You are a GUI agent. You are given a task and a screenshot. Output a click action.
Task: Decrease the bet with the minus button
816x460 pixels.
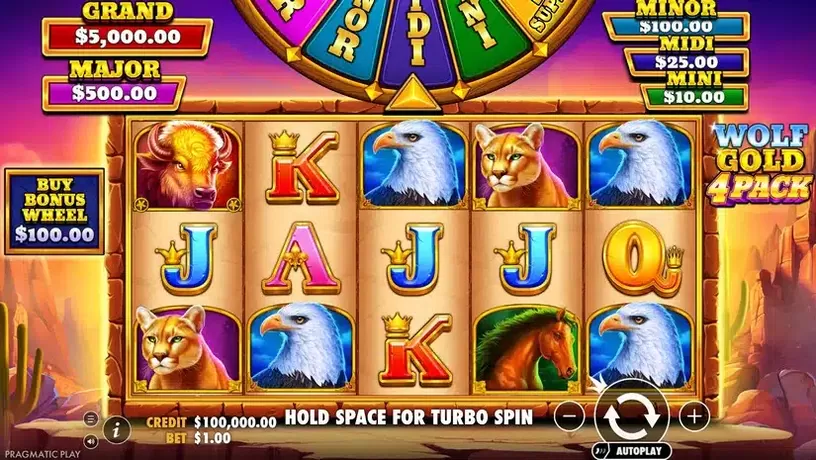(567, 415)
